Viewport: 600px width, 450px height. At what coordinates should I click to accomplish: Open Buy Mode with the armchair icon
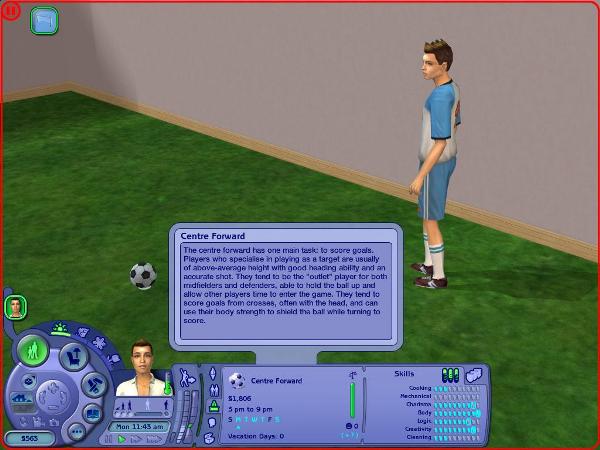click(72, 356)
